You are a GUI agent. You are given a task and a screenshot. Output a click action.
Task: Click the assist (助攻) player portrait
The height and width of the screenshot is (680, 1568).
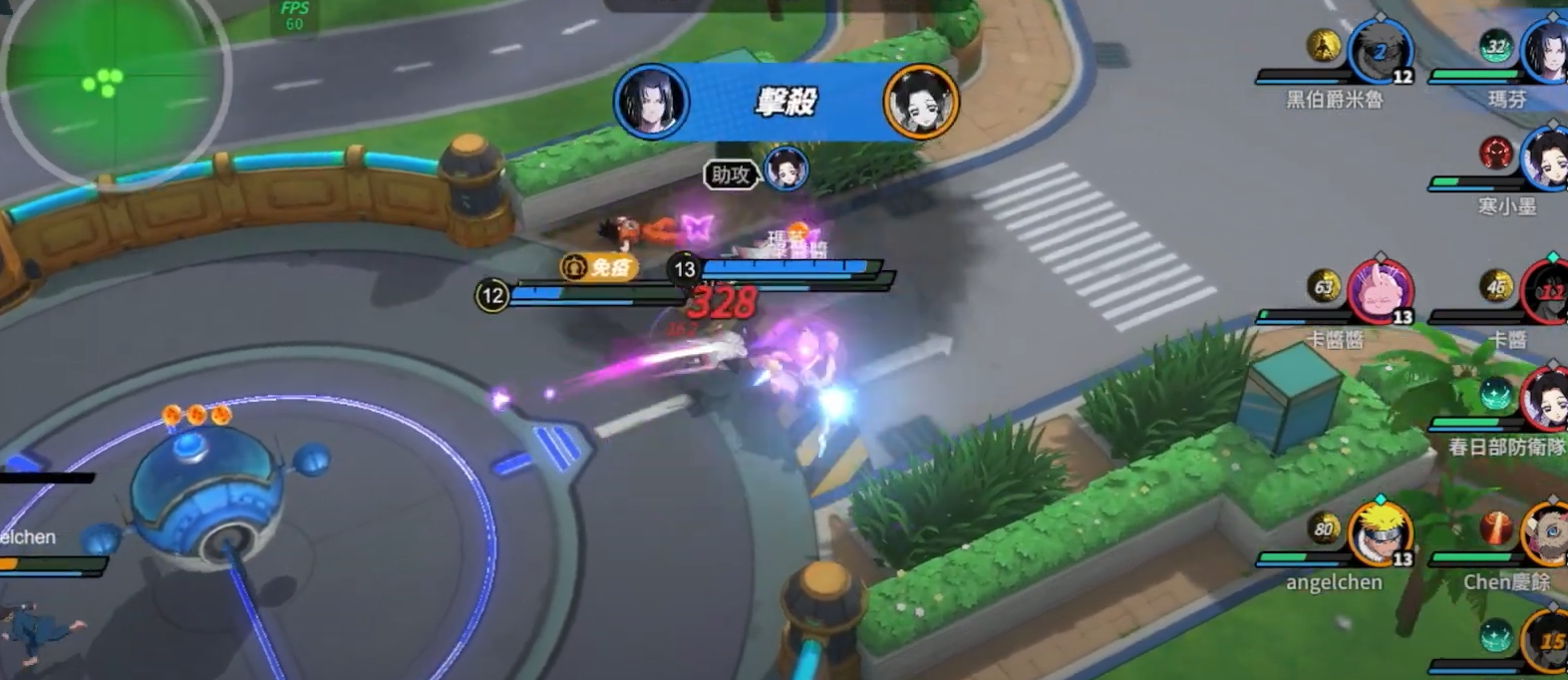[x=785, y=170]
